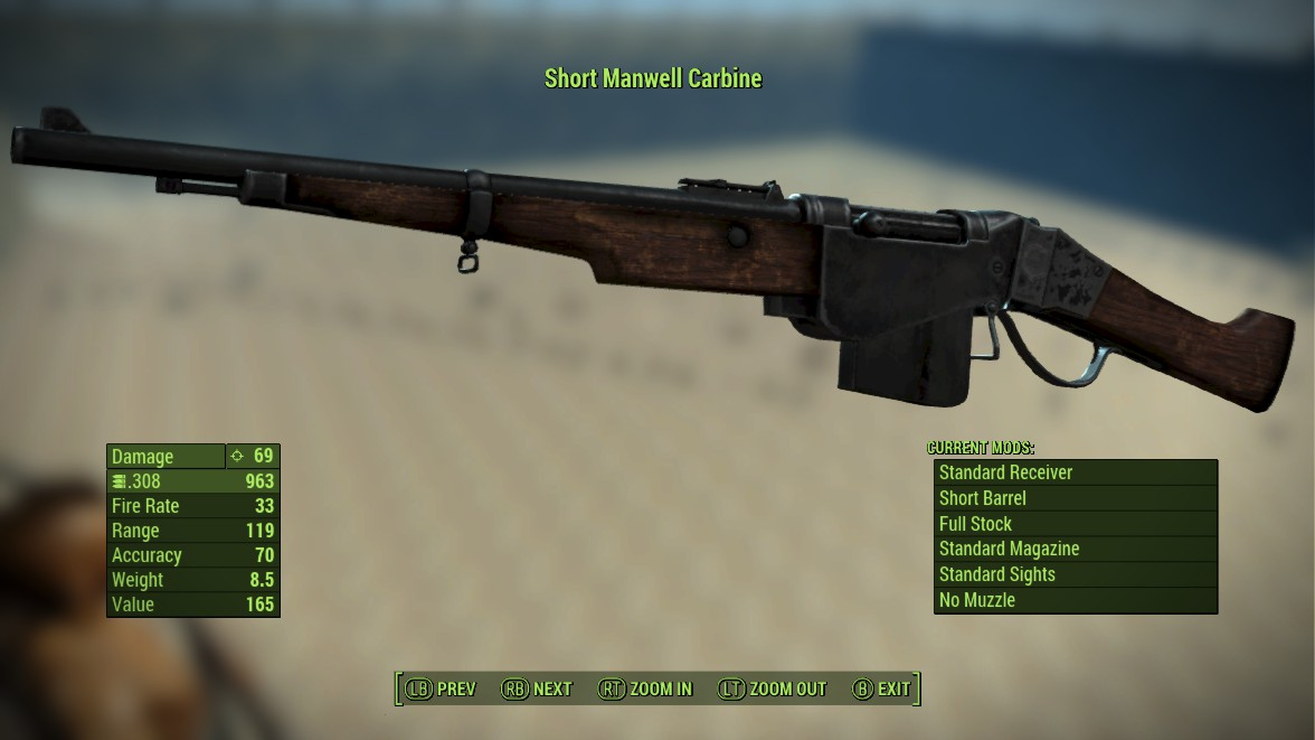Click the Short Manwell Carbine title

click(x=653, y=78)
